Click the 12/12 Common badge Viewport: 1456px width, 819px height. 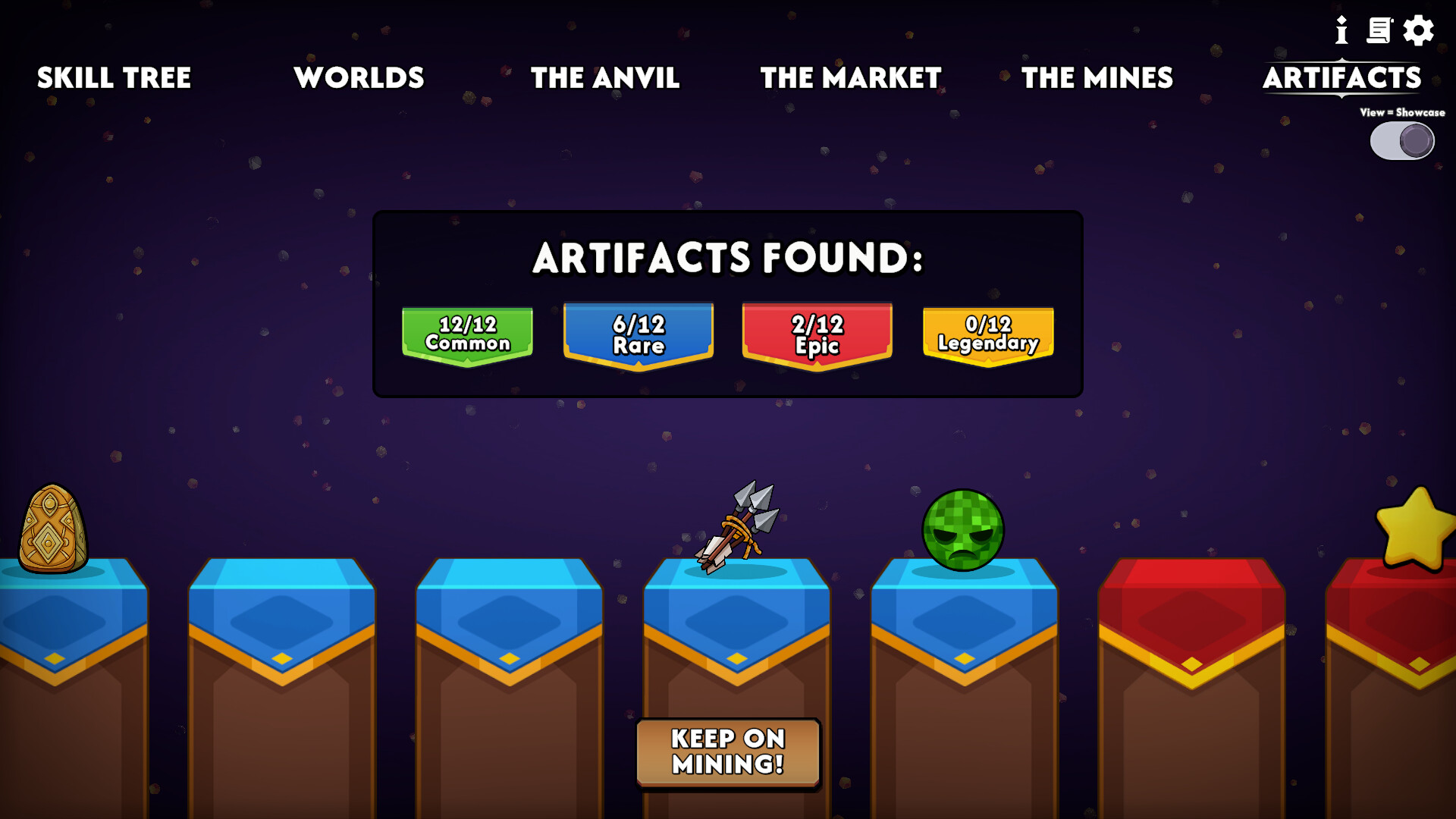(467, 334)
